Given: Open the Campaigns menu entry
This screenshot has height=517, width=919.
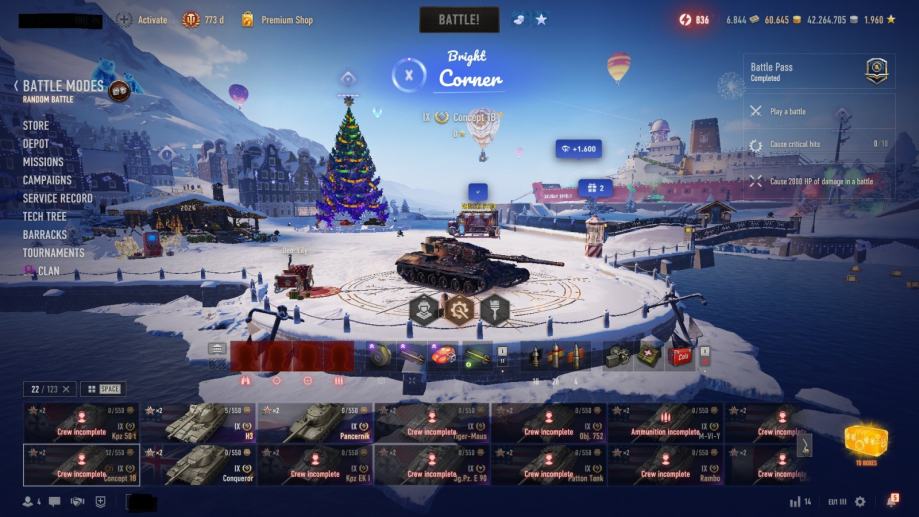Looking at the screenshot, I should (47, 180).
